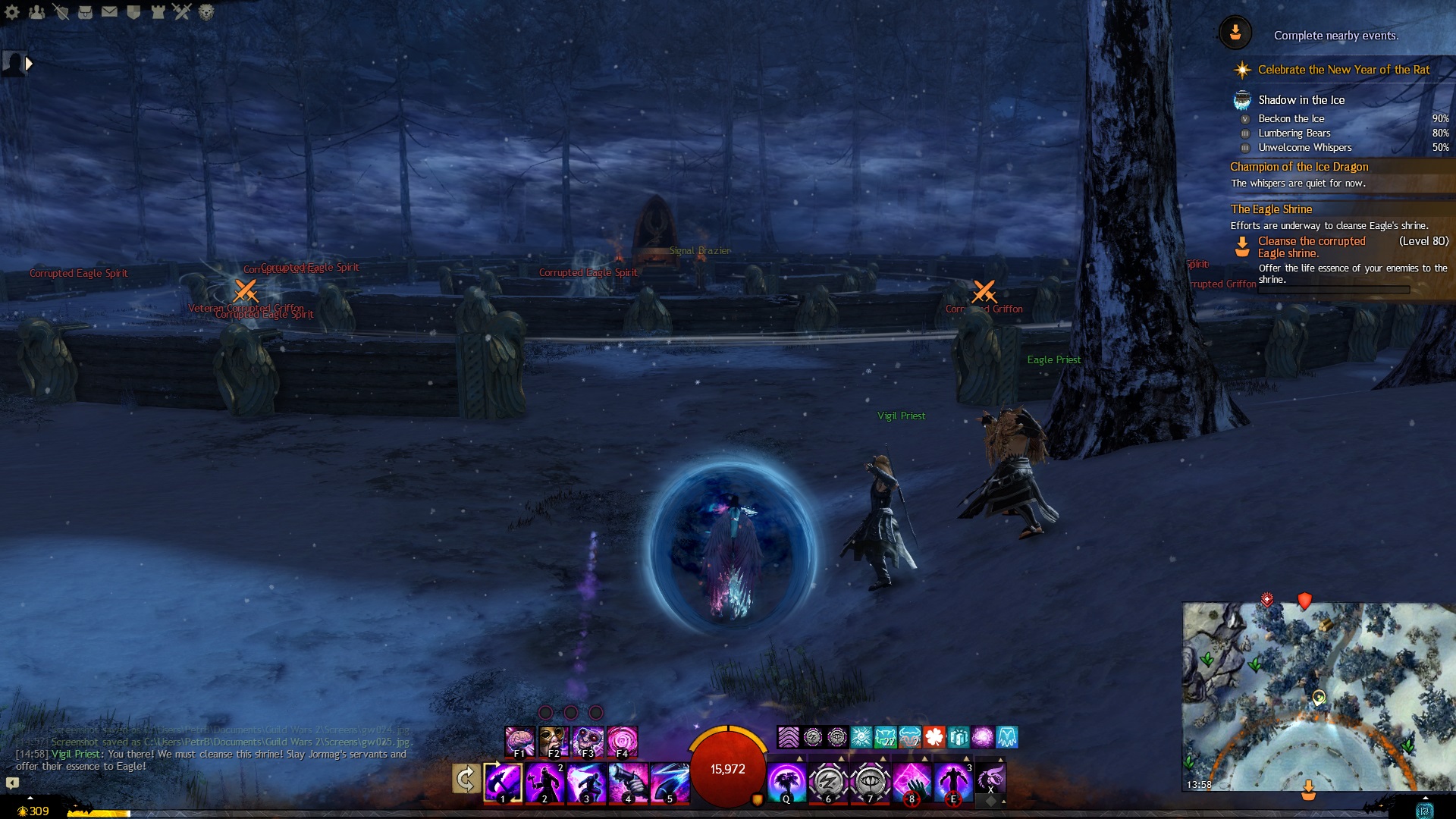
Task: Use the elite skill in slot E
Action: tap(954, 782)
